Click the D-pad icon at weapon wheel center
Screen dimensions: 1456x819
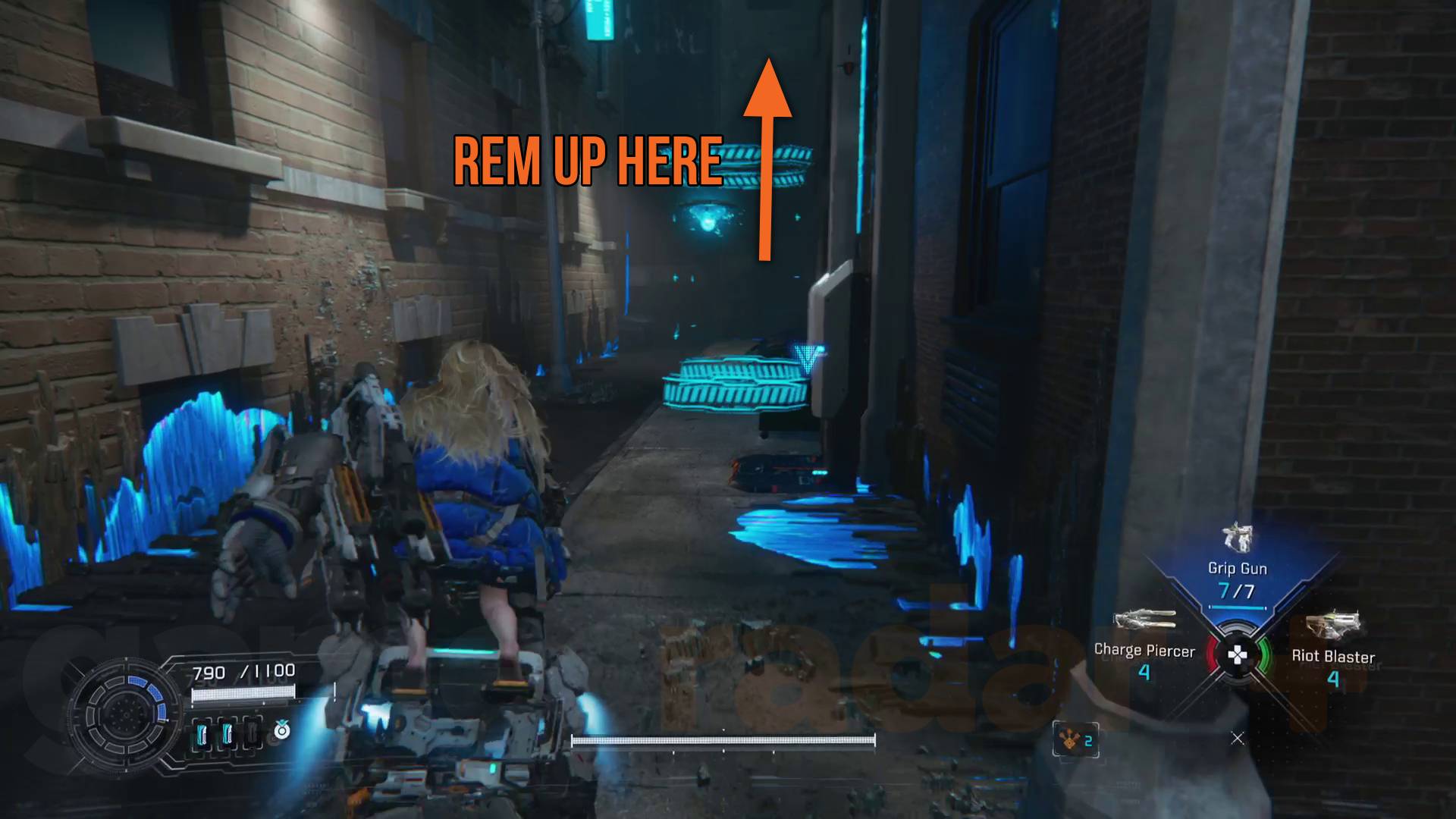pos(1237,652)
